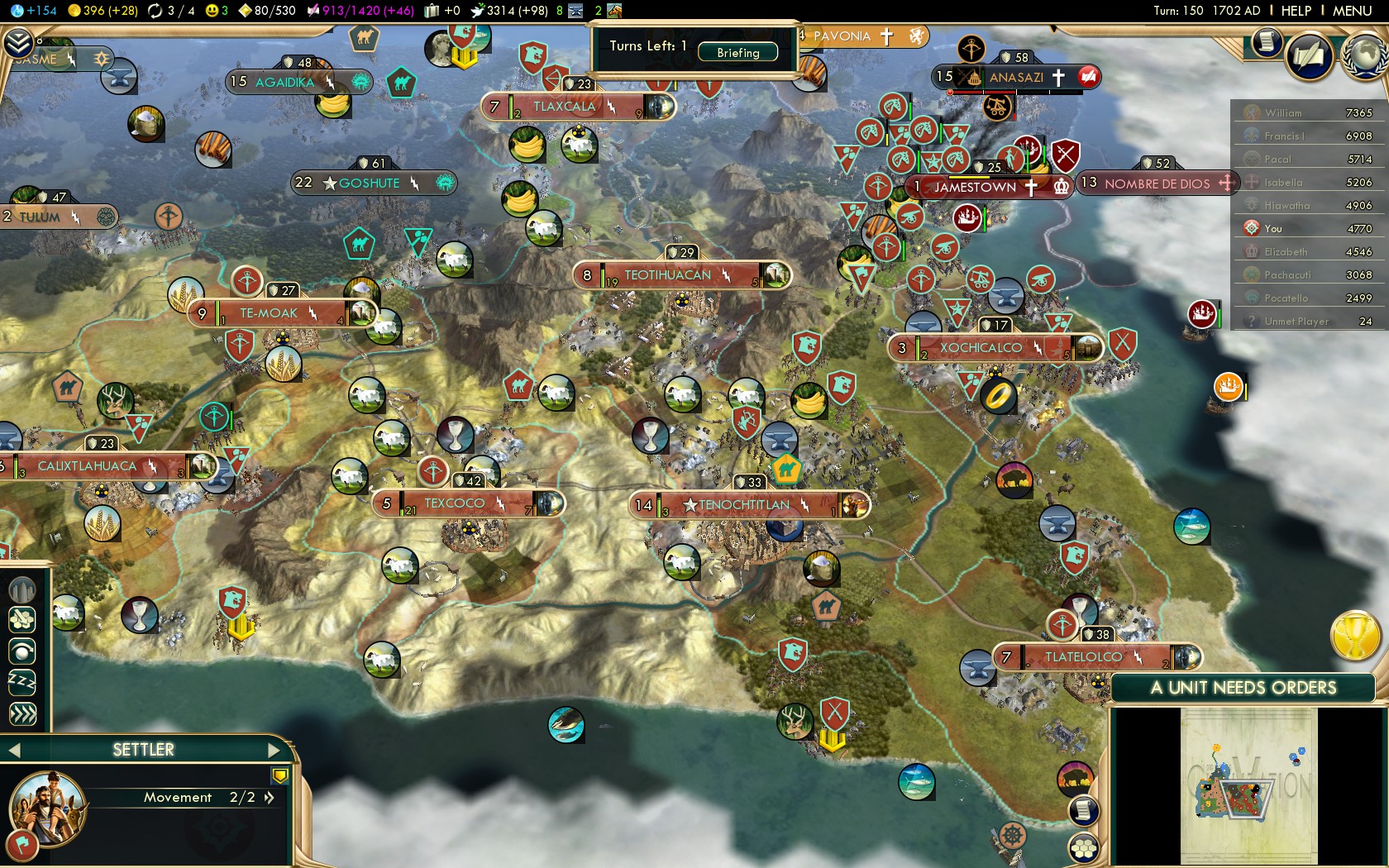The height and width of the screenshot is (868, 1389).
Task: Click the Briefing button
Action: (x=737, y=52)
